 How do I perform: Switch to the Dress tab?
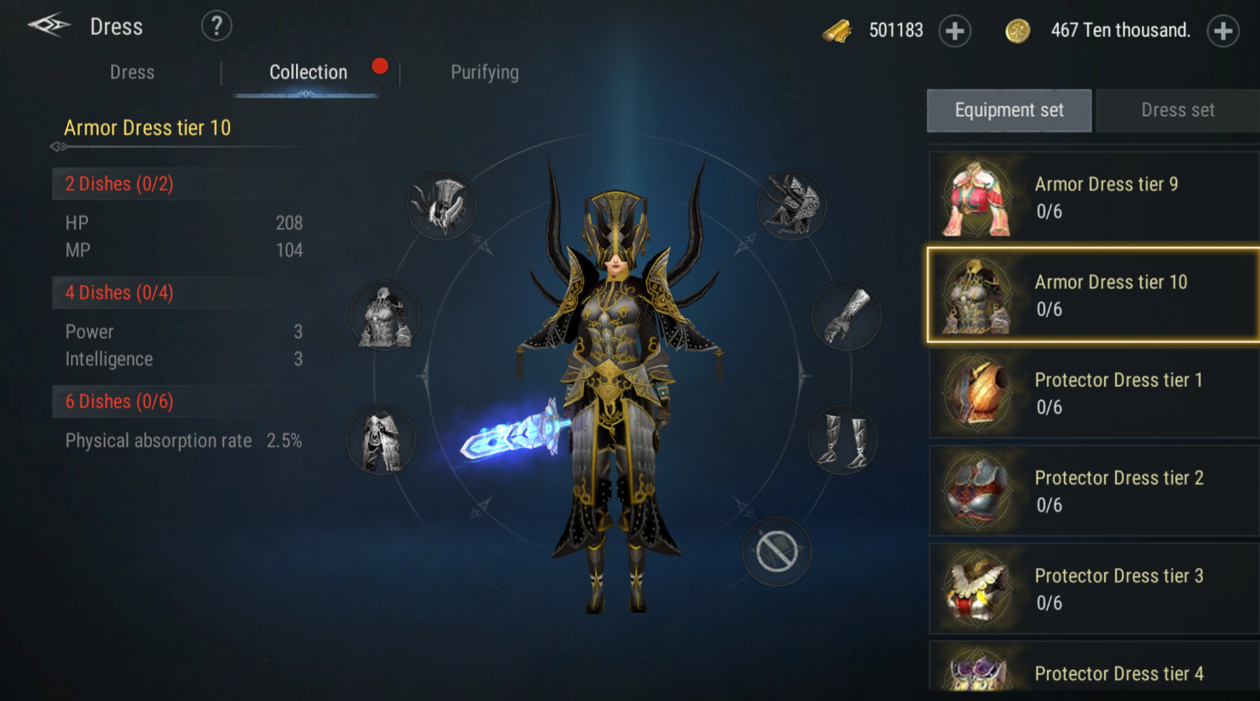click(x=132, y=72)
